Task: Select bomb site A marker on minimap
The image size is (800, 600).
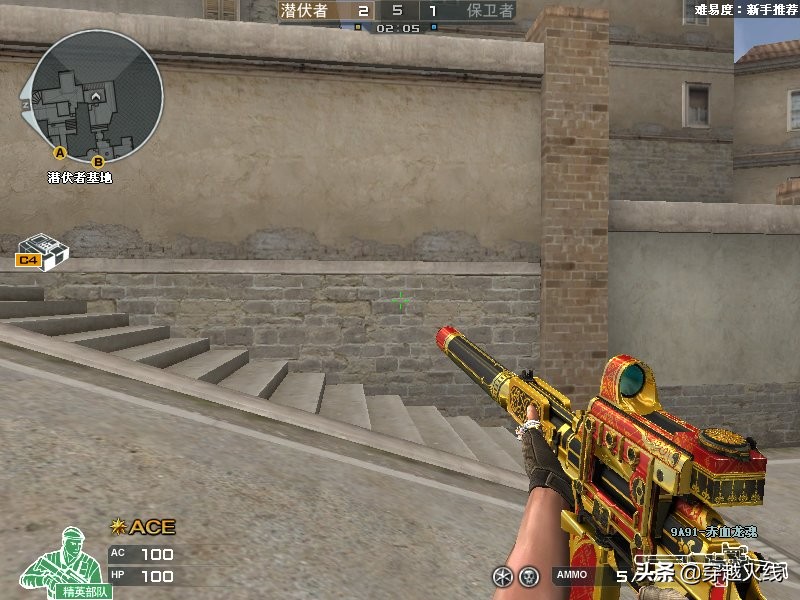Action: (x=59, y=152)
